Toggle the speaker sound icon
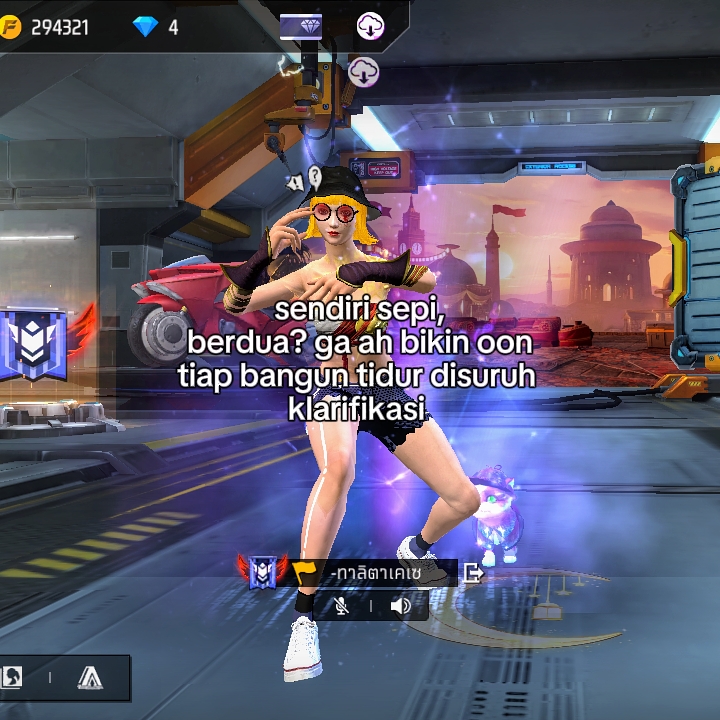720x720 pixels. point(400,606)
